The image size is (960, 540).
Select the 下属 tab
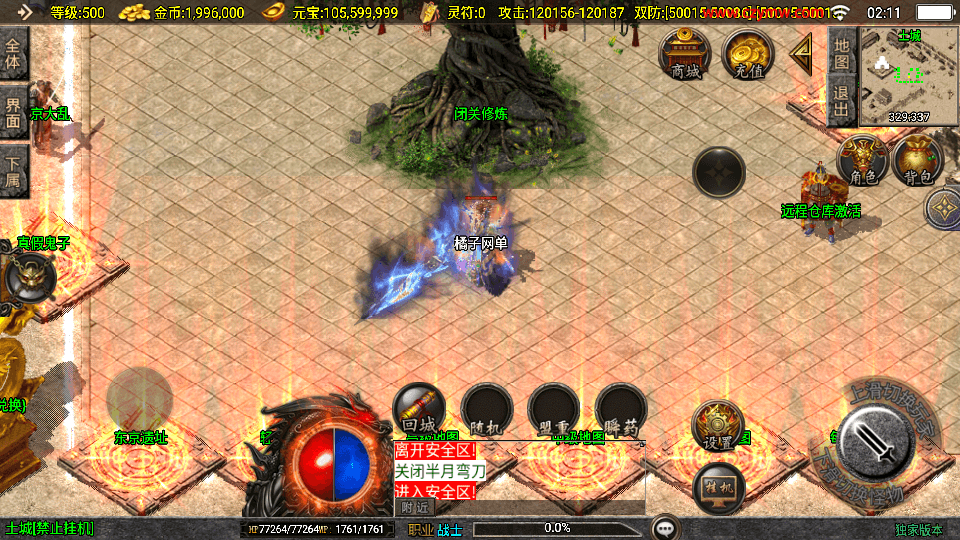14,172
